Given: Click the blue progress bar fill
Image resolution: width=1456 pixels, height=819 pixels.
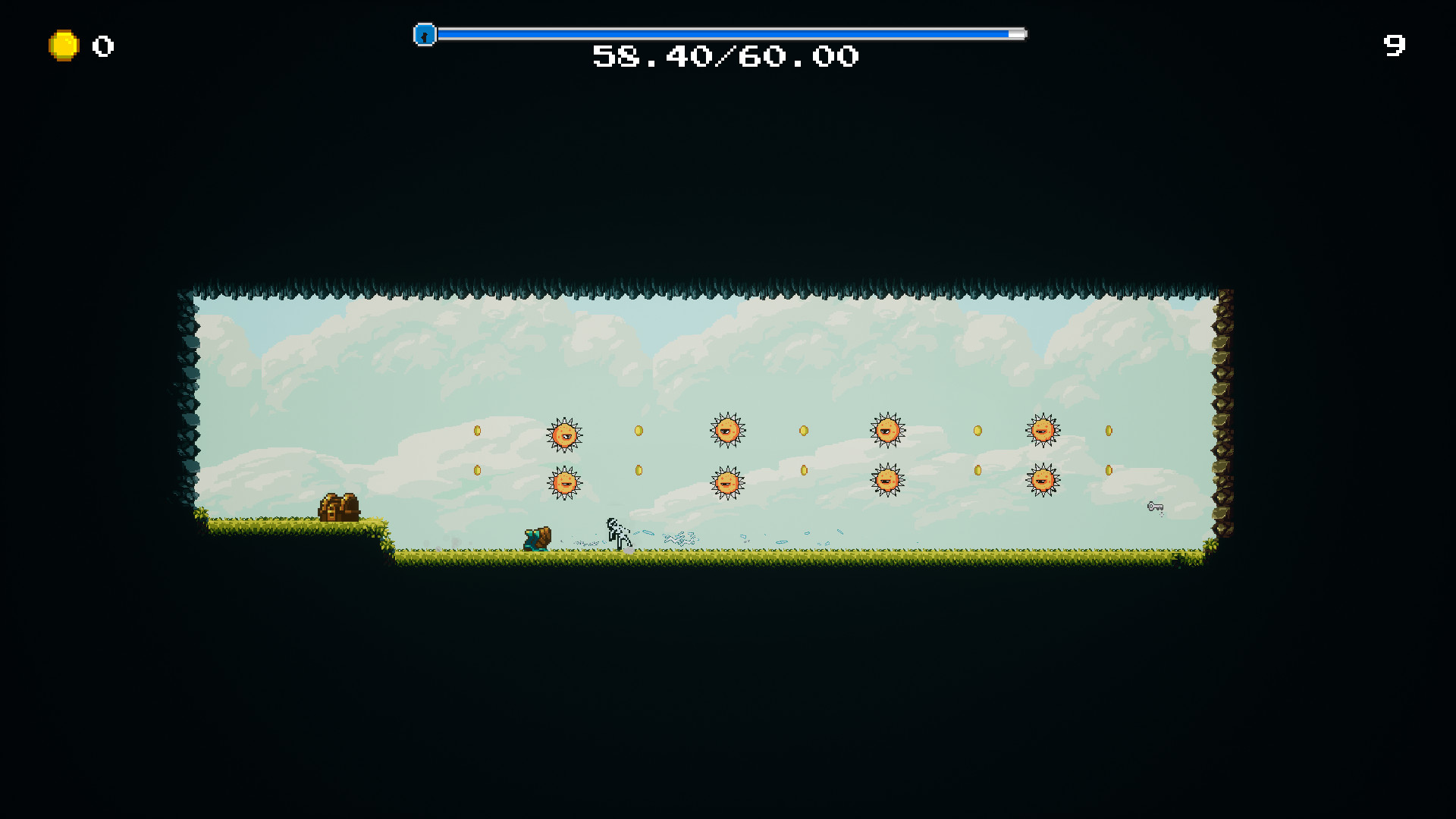Looking at the screenshot, I should pyautogui.click(x=720, y=34).
